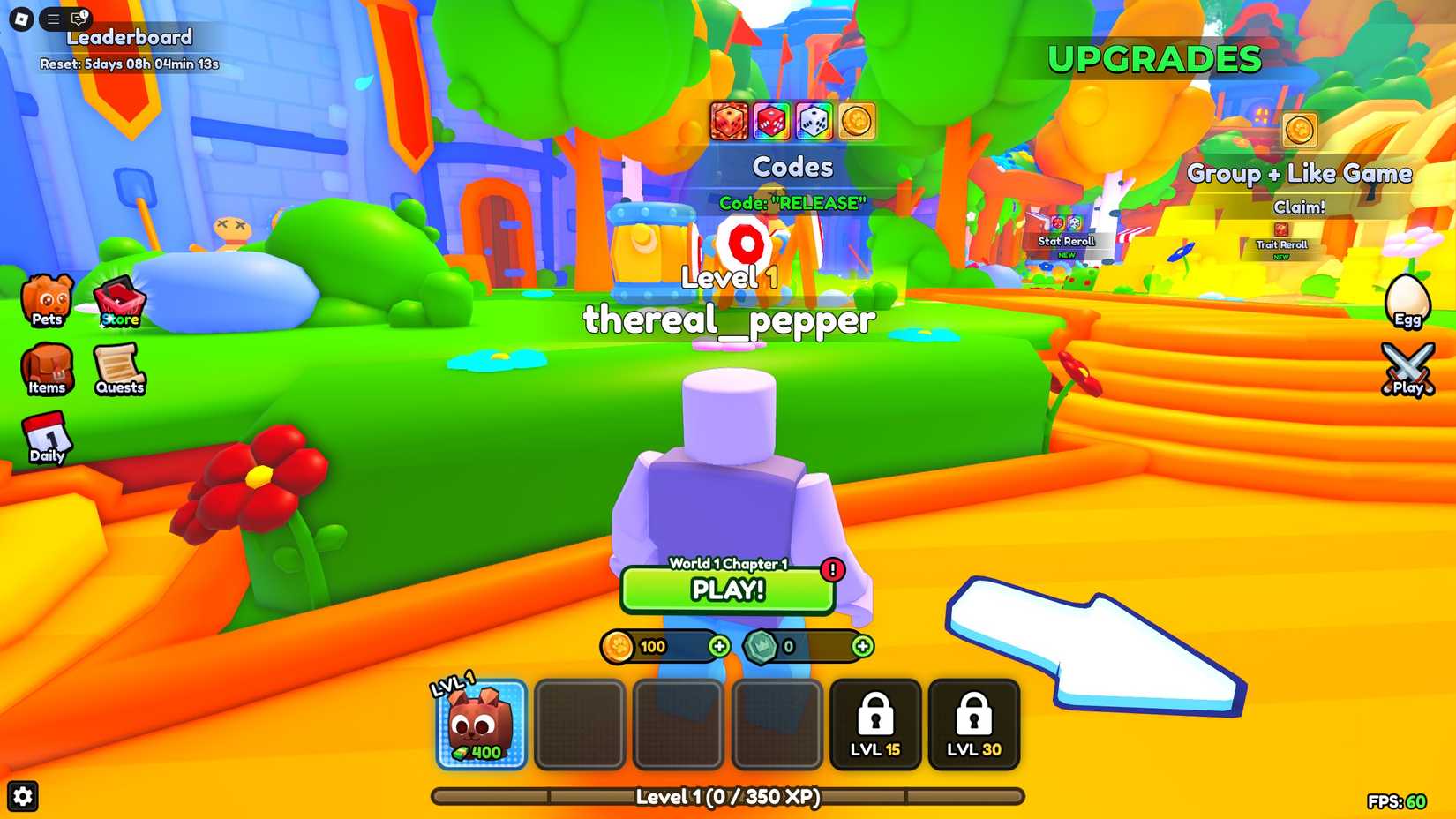Viewport: 1456px width, 819px height.
Task: Select the level 1 red pet thumbnail
Action: (480, 724)
